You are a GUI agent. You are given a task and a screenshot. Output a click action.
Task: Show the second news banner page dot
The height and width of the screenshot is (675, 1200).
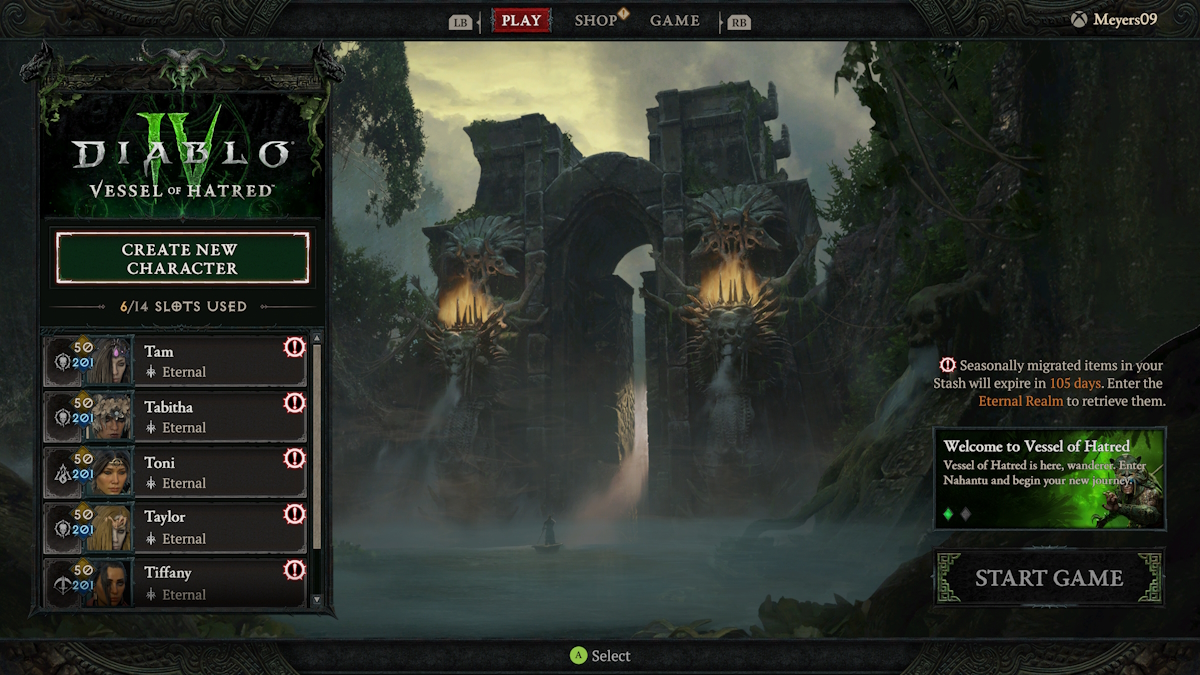tap(966, 514)
